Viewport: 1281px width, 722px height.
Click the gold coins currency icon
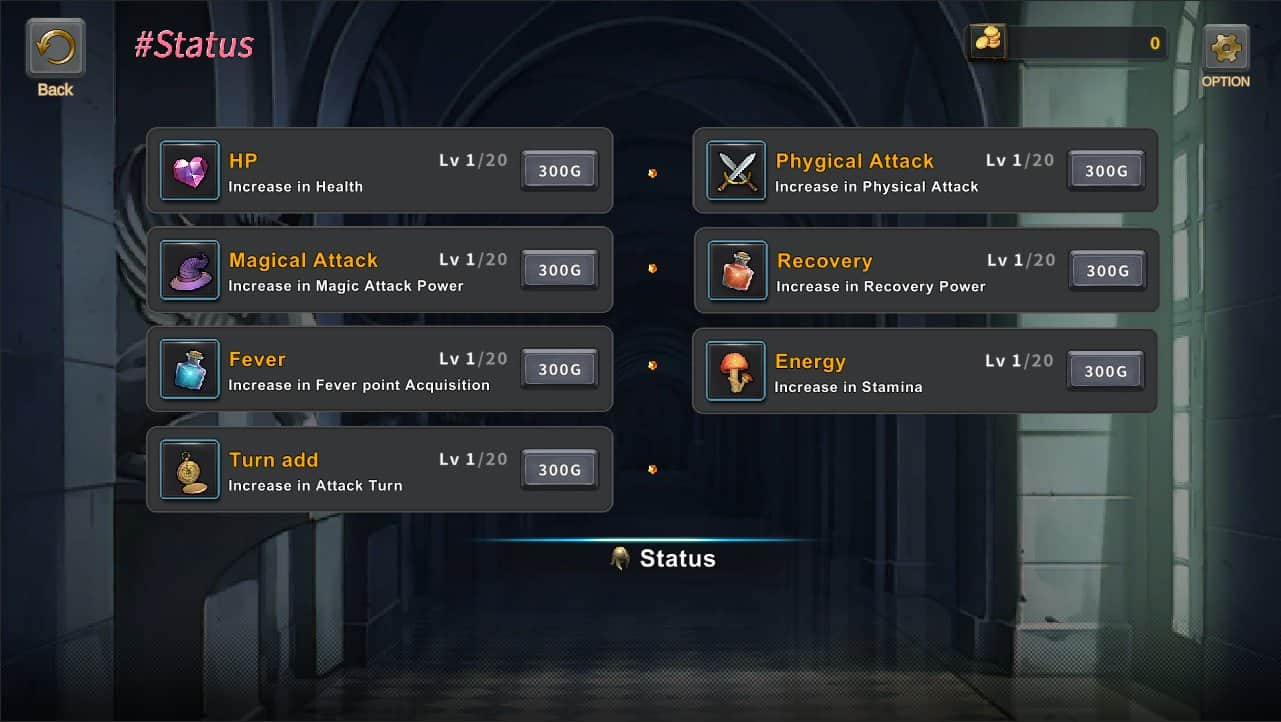click(988, 42)
